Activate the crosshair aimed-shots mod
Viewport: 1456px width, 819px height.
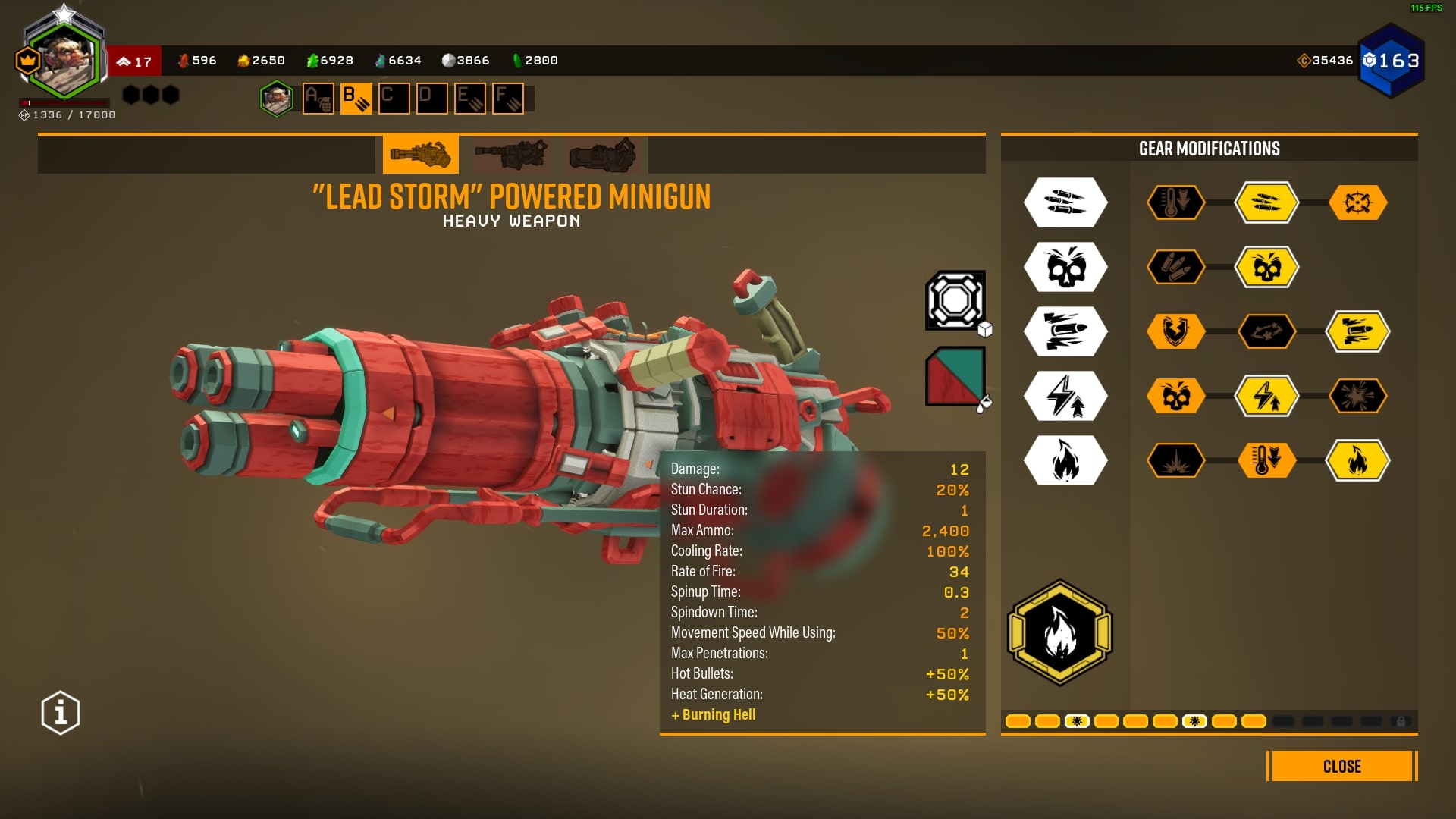tap(1358, 202)
